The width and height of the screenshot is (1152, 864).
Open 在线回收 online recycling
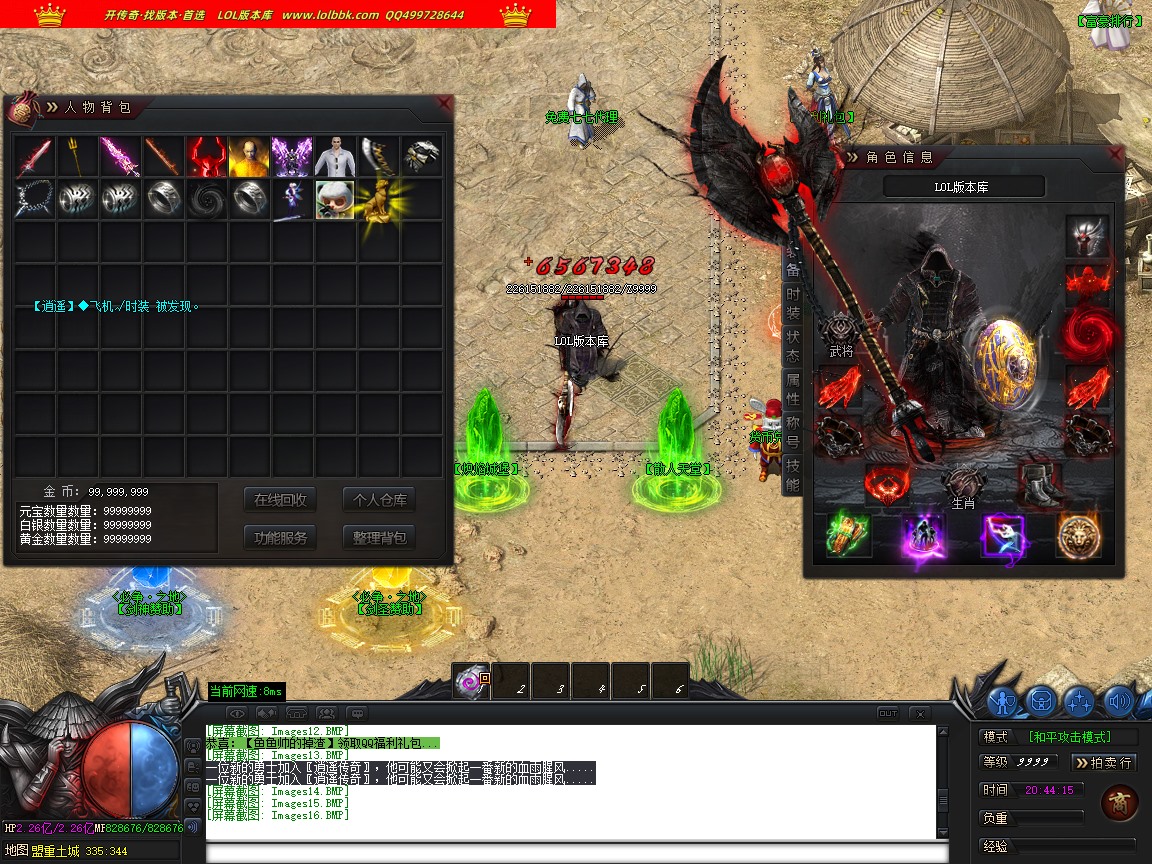point(280,500)
